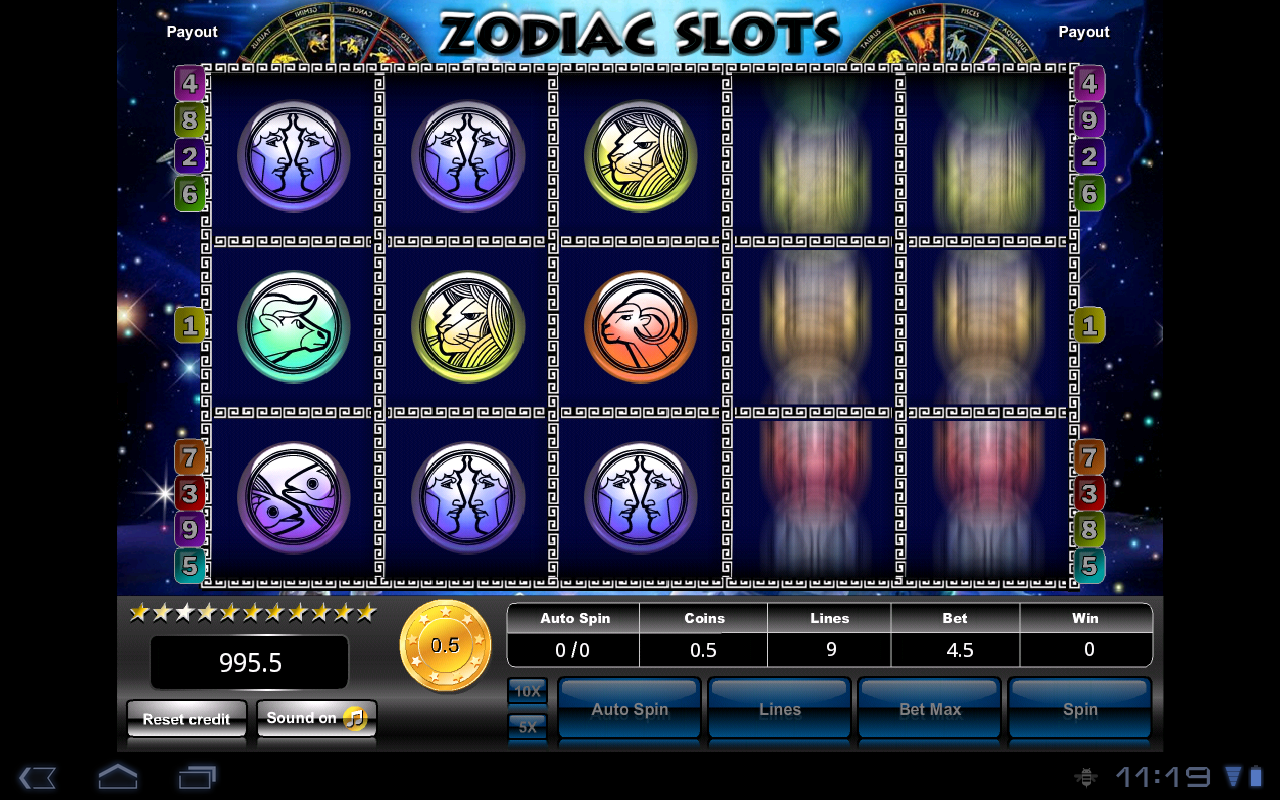
Task: Open the left Payout table
Action: point(191,31)
